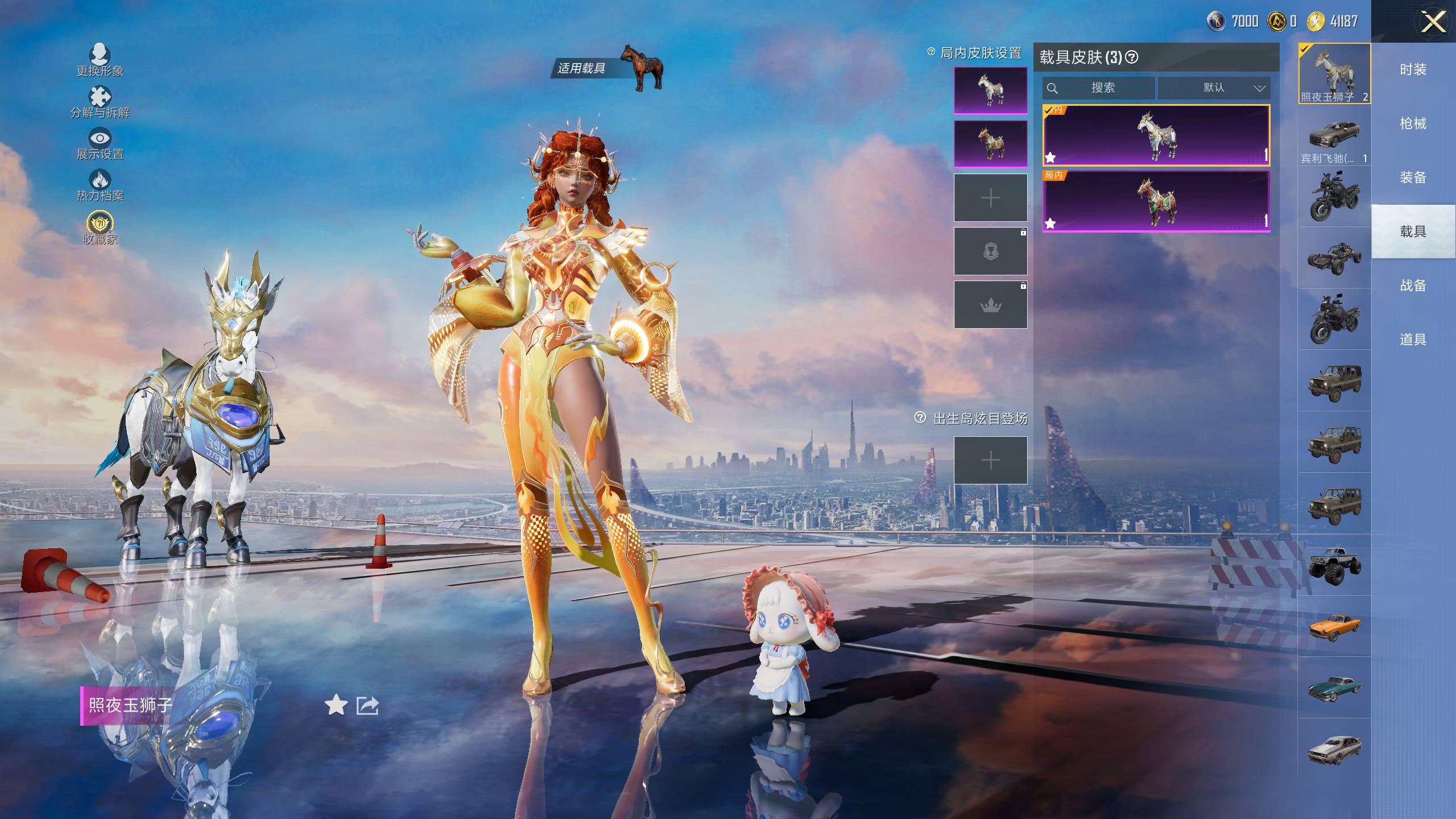This screenshot has width=1456, height=819.
Task: Go to the 战备 tab
Action: pyautogui.click(x=1413, y=286)
